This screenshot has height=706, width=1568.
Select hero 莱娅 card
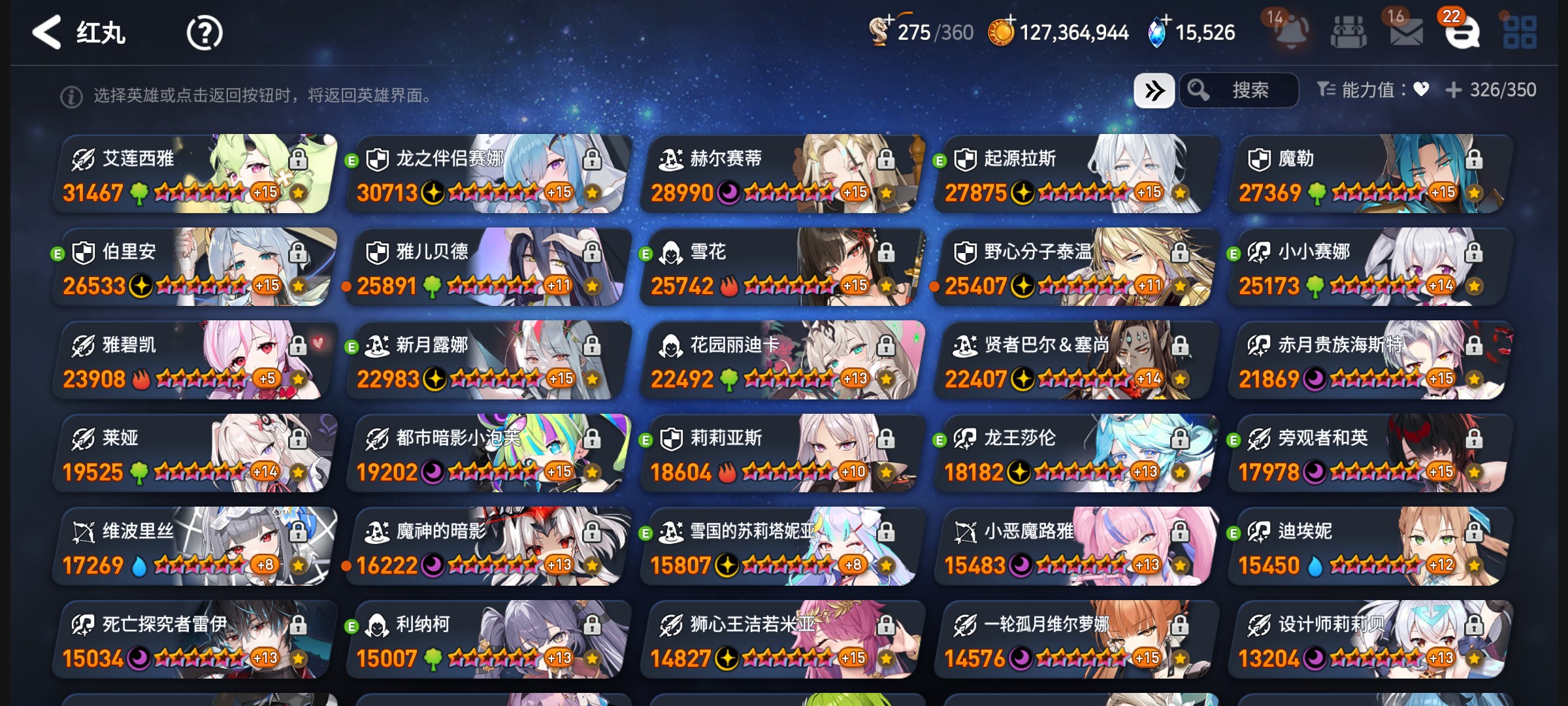[x=196, y=454]
